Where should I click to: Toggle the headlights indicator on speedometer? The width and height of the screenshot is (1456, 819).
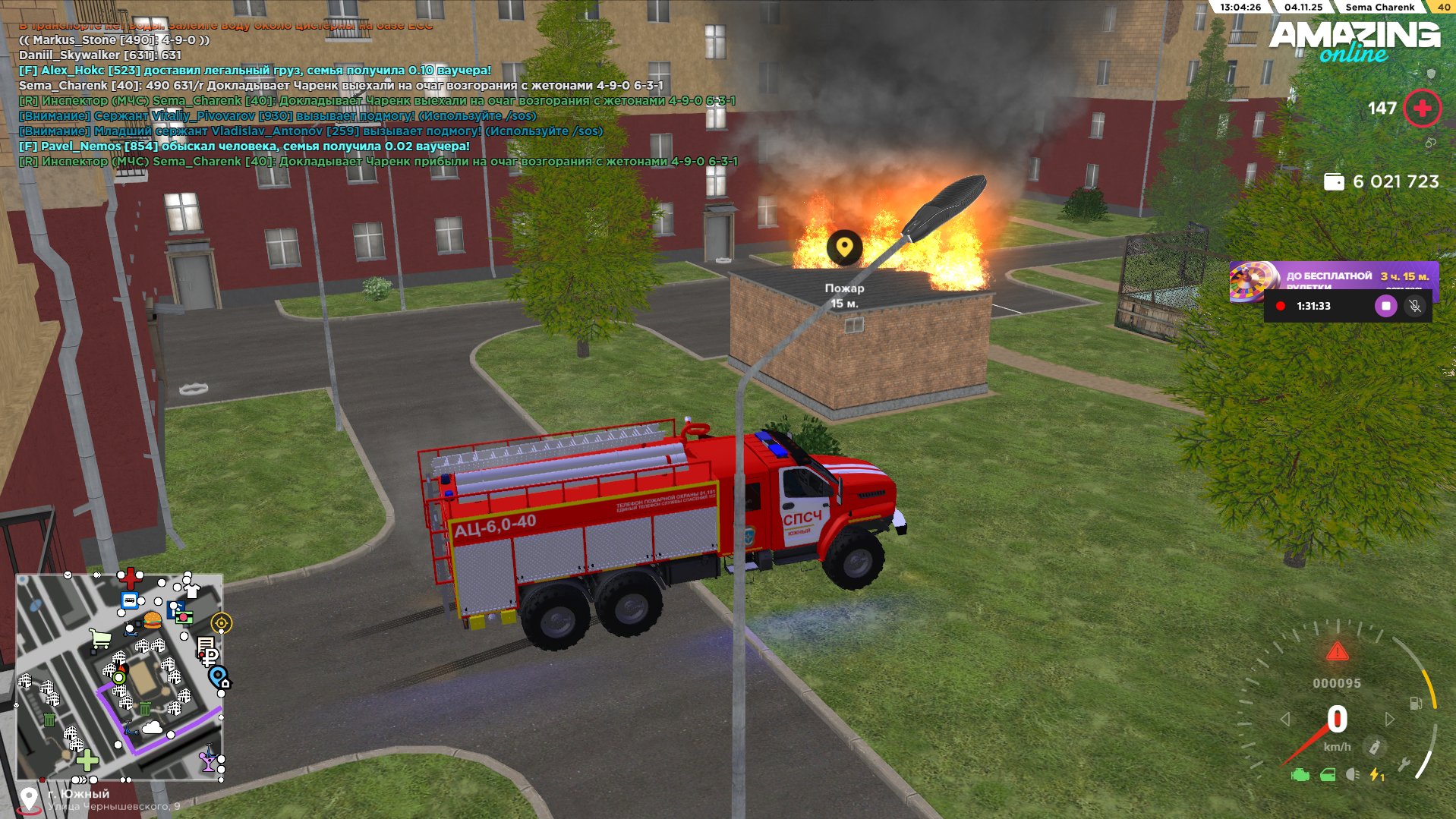[1352, 775]
